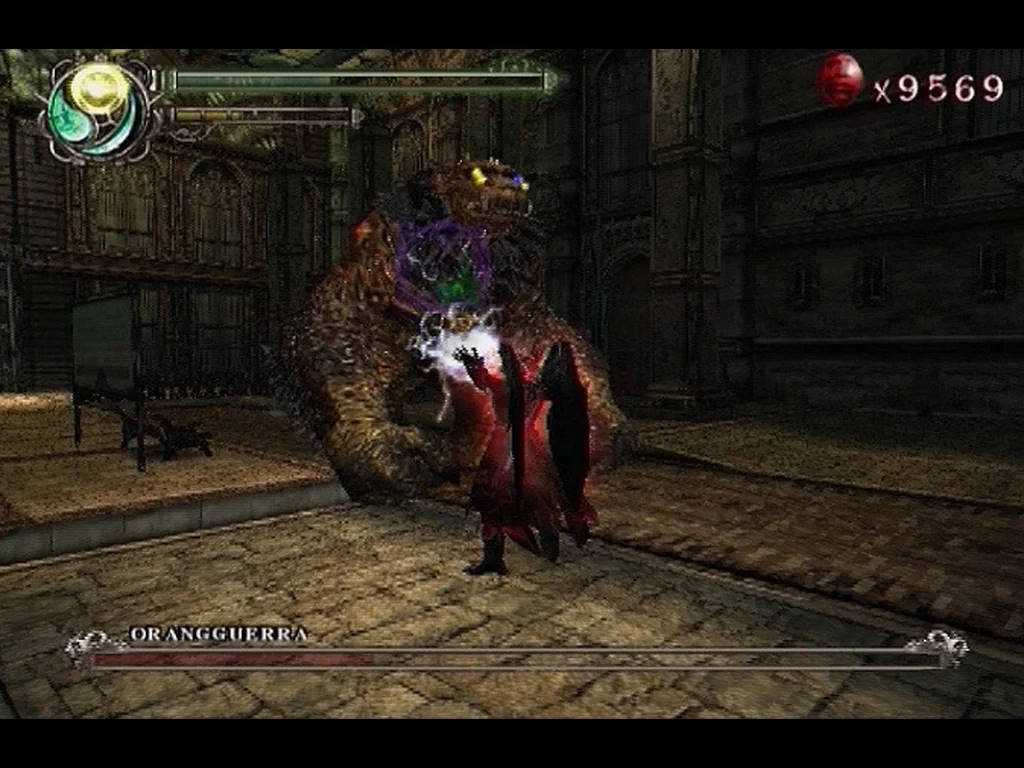Select the red orb currency icon

840,80
